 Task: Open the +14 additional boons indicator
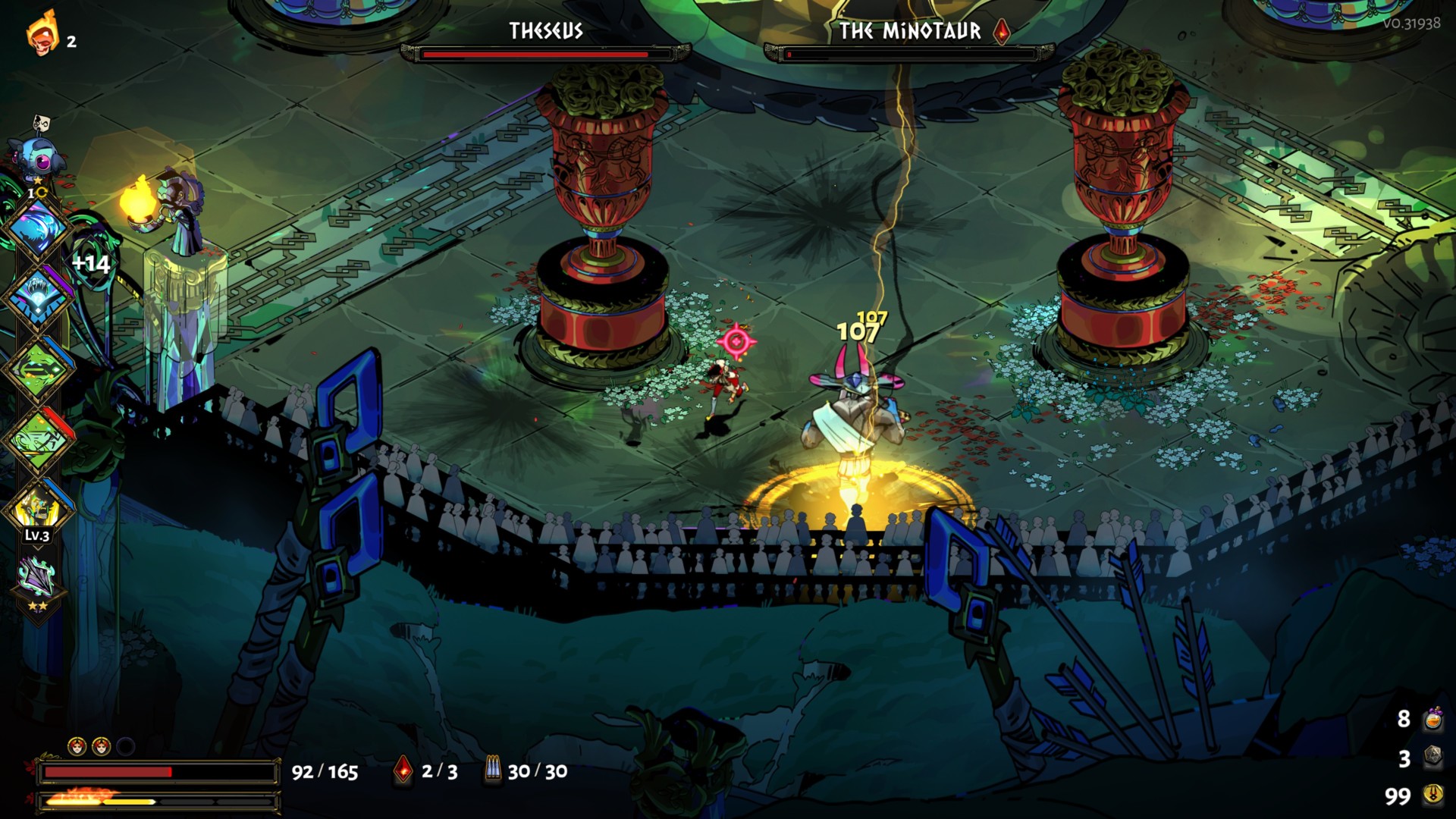[91, 264]
